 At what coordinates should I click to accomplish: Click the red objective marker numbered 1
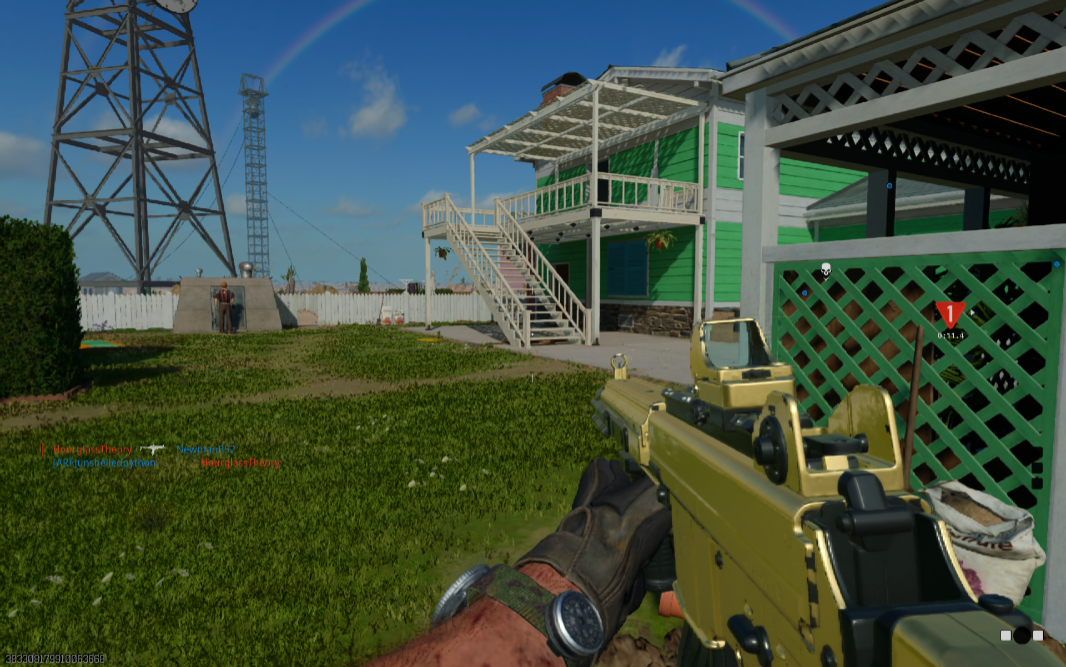(950, 315)
